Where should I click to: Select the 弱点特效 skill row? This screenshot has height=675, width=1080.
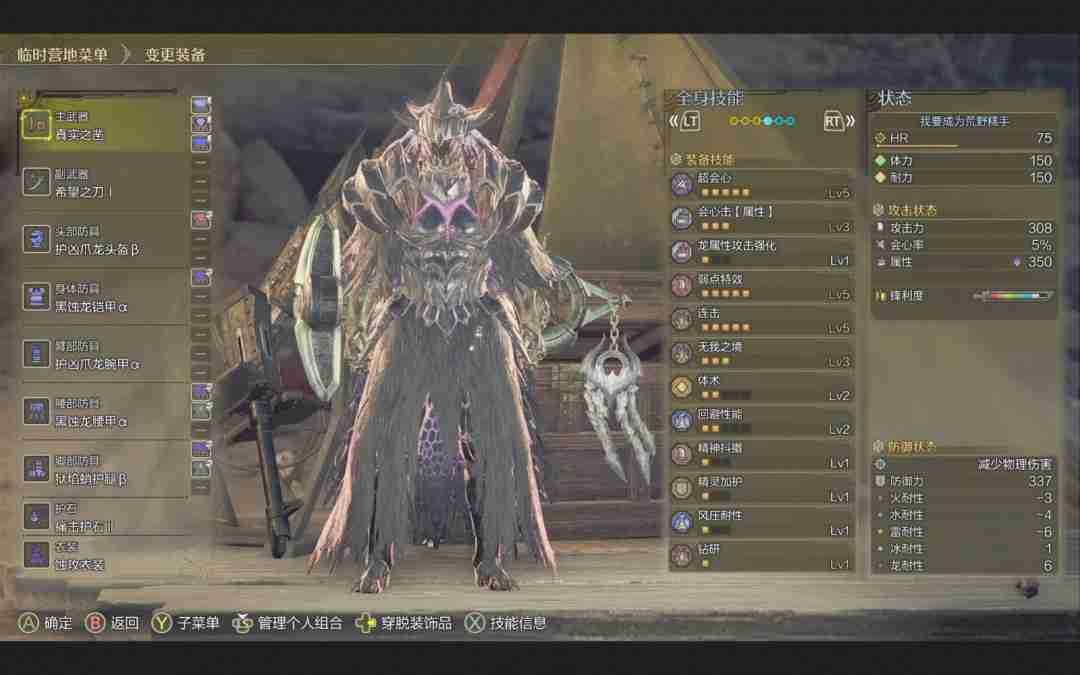(x=762, y=286)
